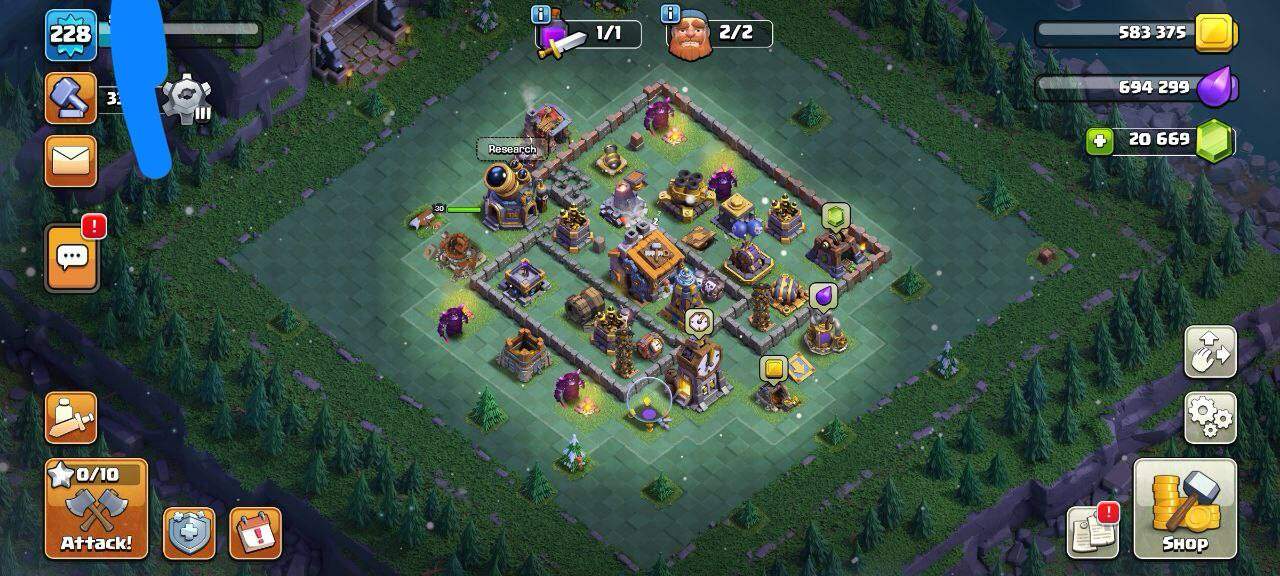Open the Shop
Screen dimensions: 1280x576
click(x=1184, y=509)
